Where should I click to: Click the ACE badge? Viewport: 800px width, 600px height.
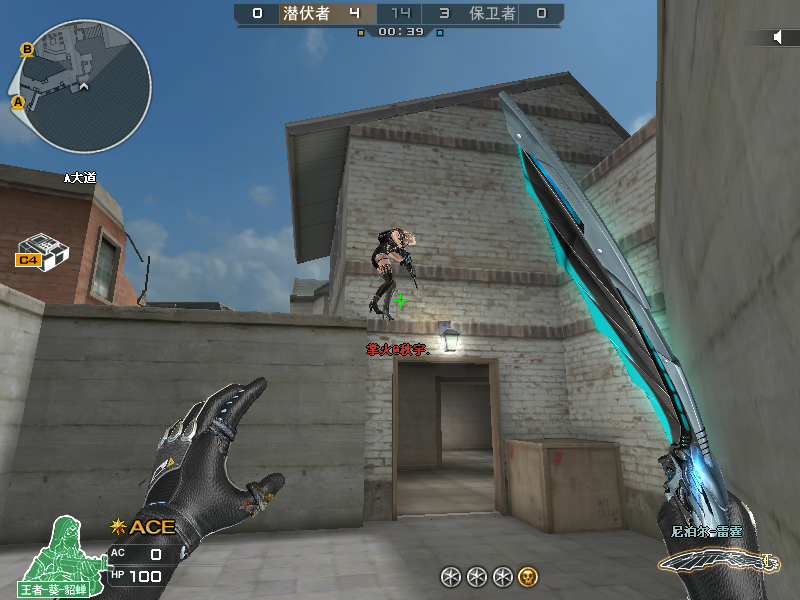tap(144, 527)
